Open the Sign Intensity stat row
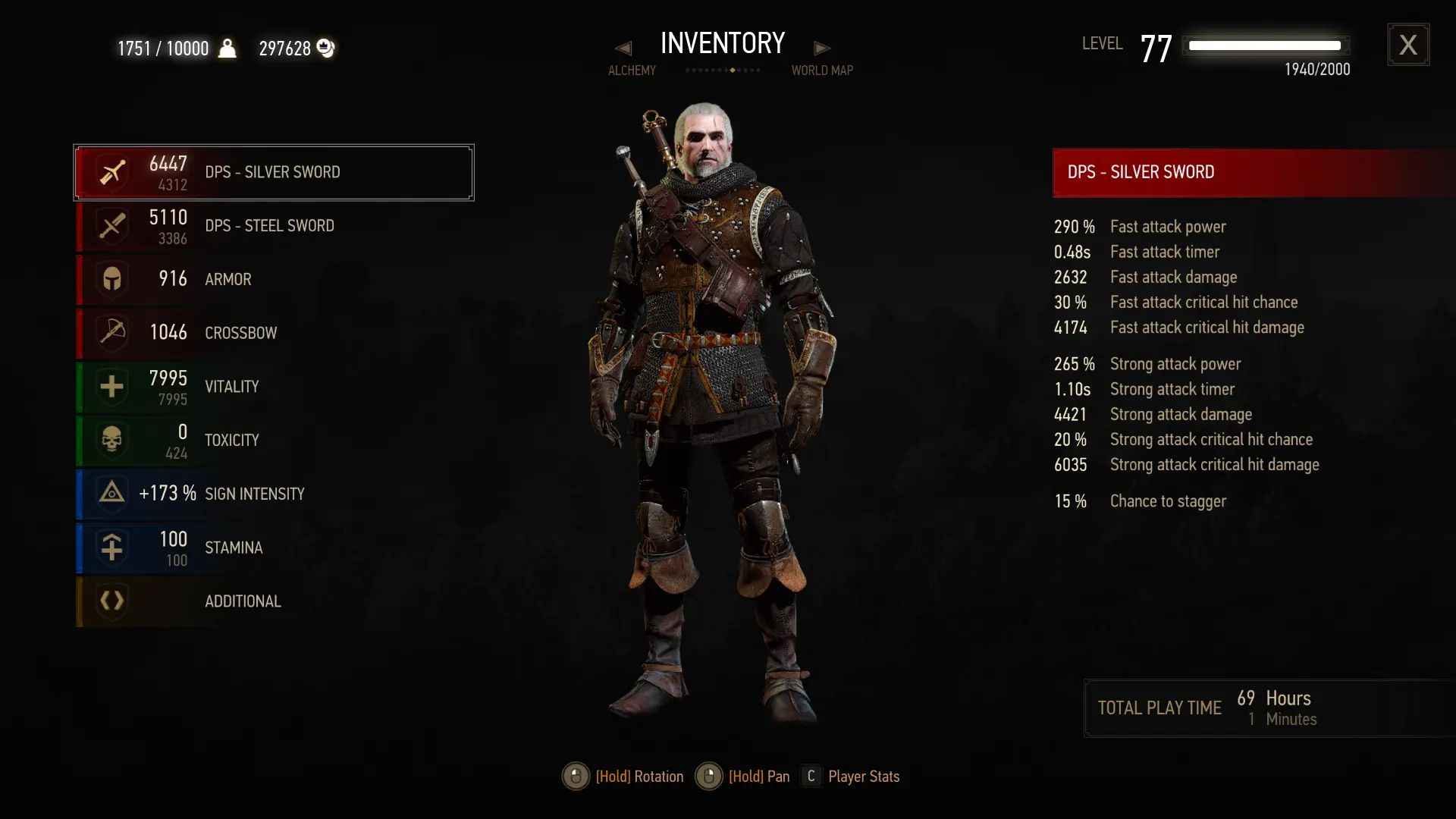The width and height of the screenshot is (1456, 819). point(273,494)
